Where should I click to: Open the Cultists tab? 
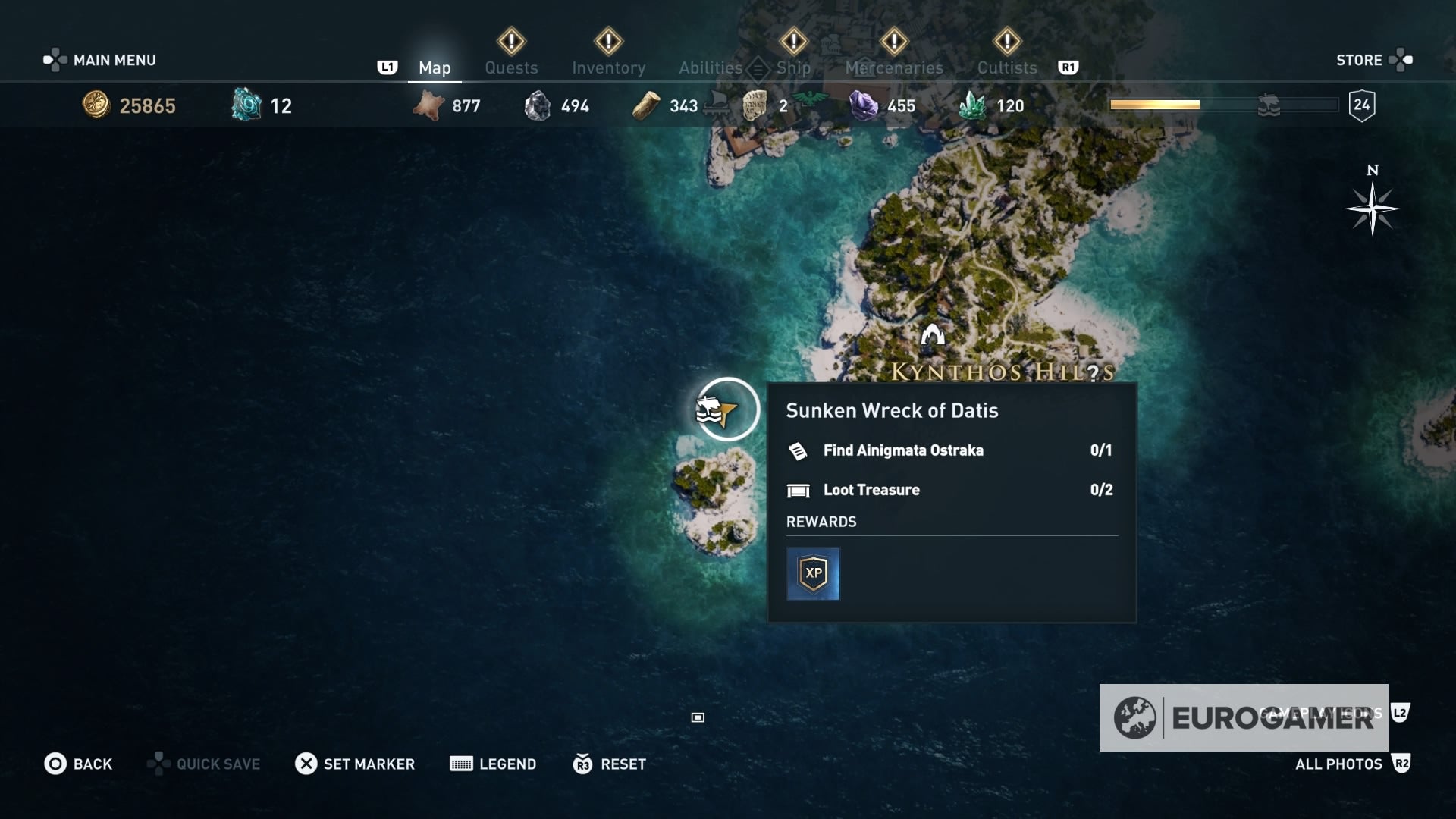pos(1006,67)
